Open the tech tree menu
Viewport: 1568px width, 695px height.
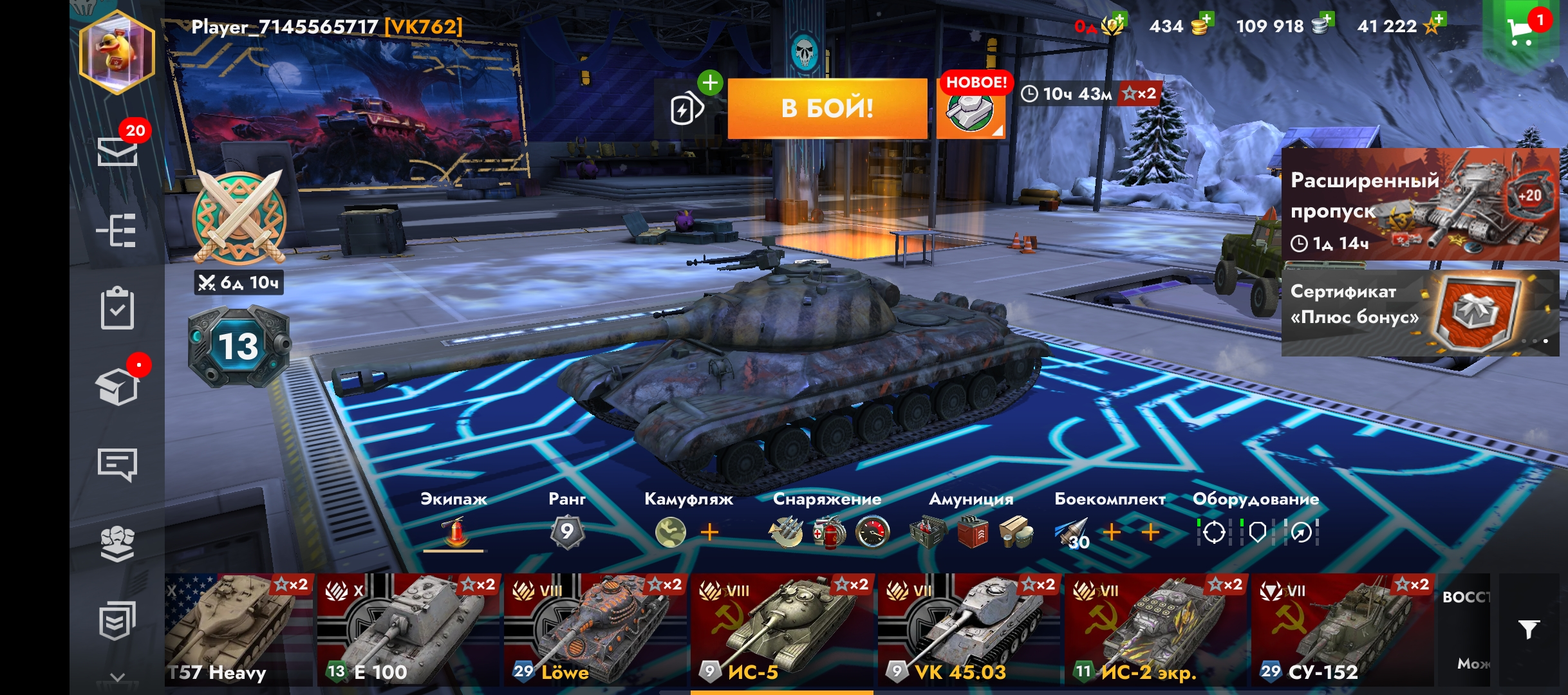117,230
